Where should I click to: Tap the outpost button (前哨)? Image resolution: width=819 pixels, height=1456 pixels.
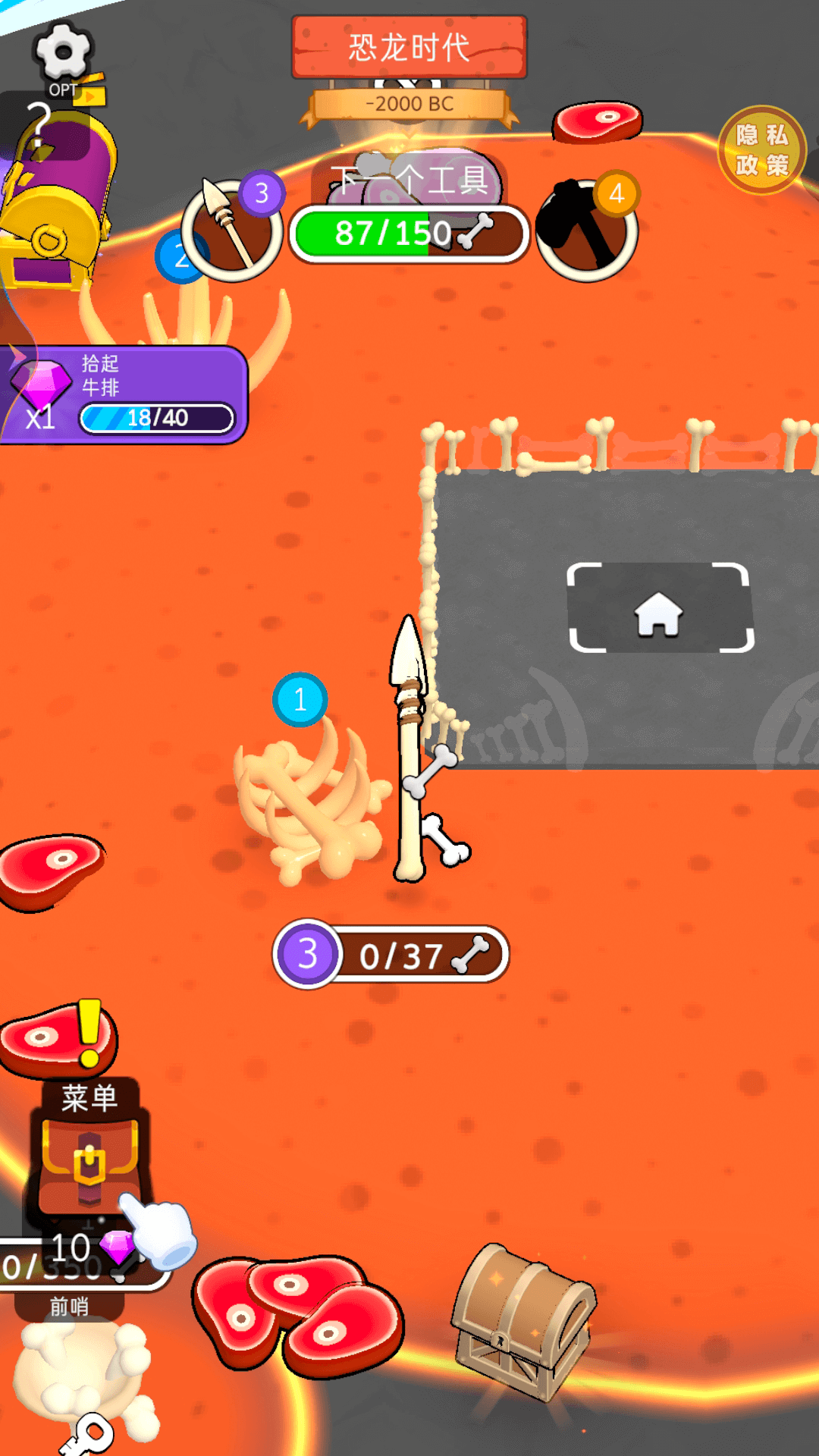(70, 1306)
